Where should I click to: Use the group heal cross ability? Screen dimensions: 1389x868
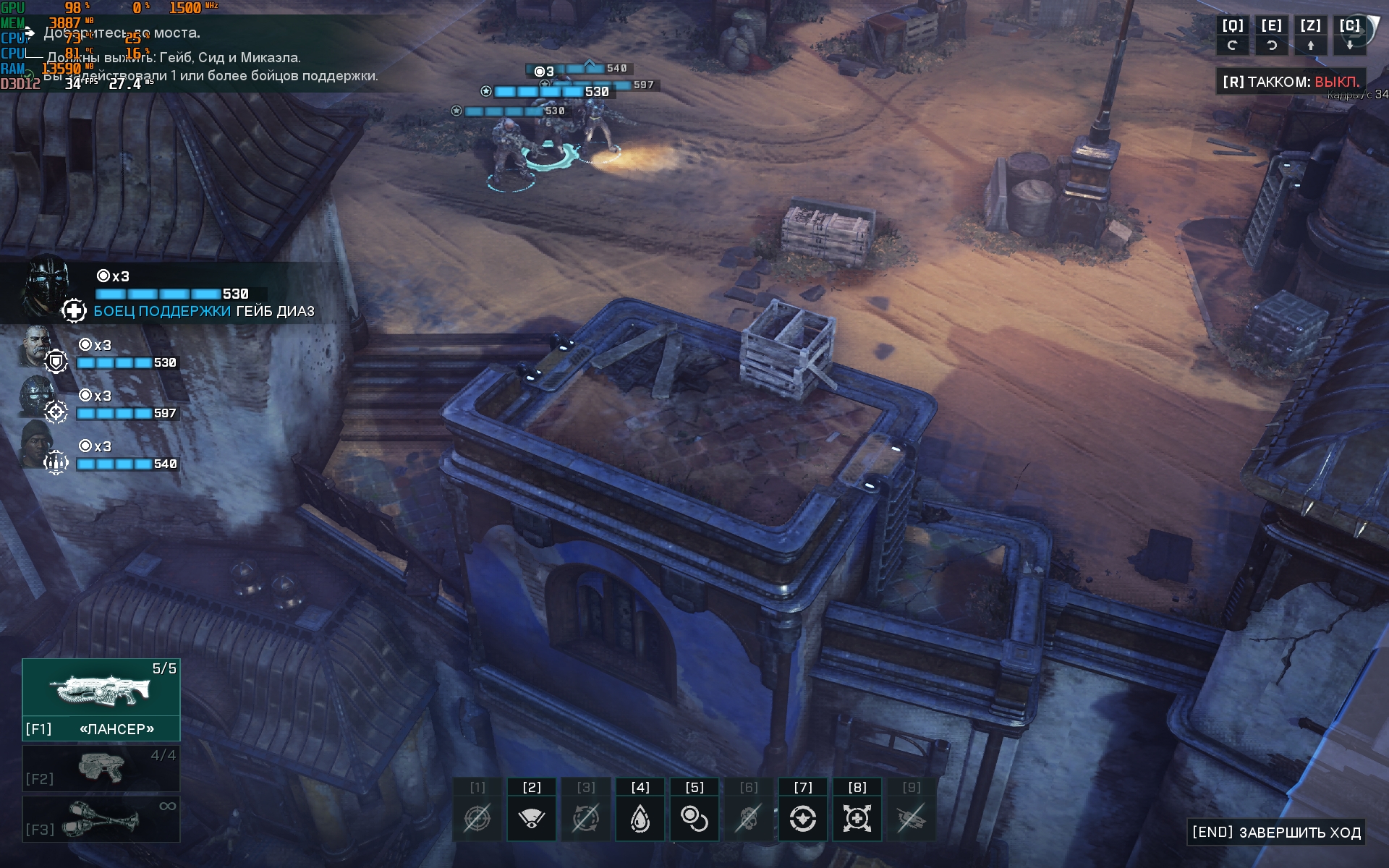click(857, 819)
